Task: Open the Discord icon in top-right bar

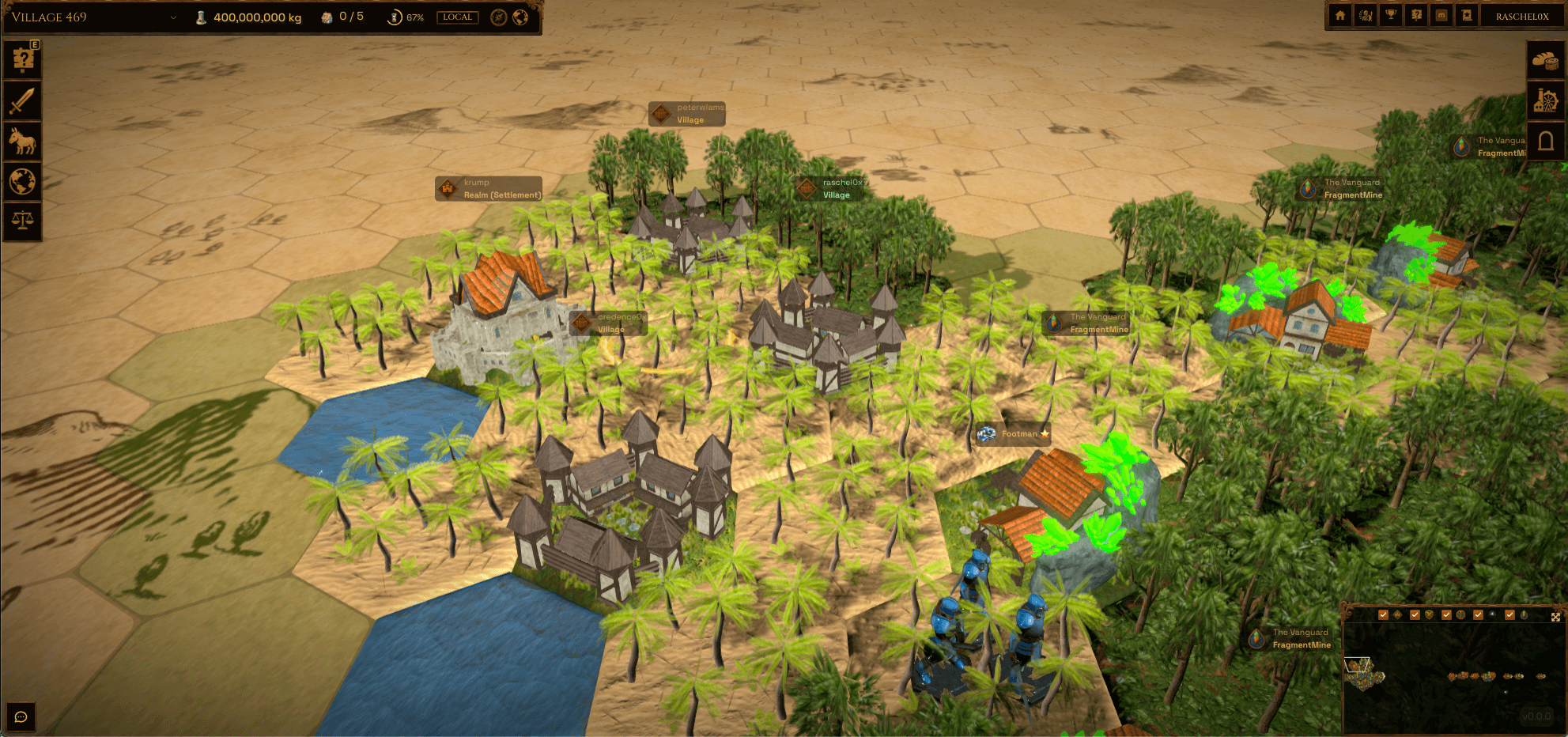Action: (1441, 15)
